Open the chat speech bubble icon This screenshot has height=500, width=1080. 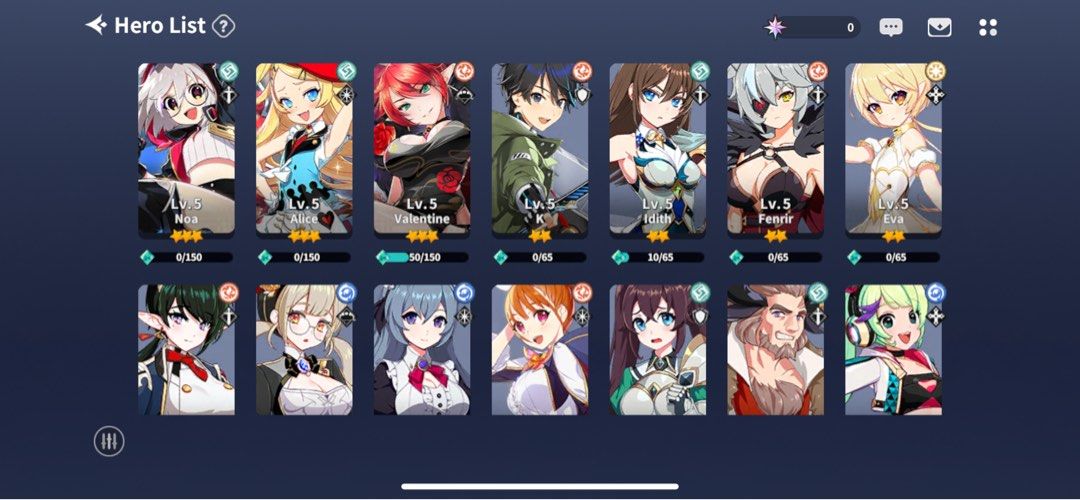click(891, 27)
